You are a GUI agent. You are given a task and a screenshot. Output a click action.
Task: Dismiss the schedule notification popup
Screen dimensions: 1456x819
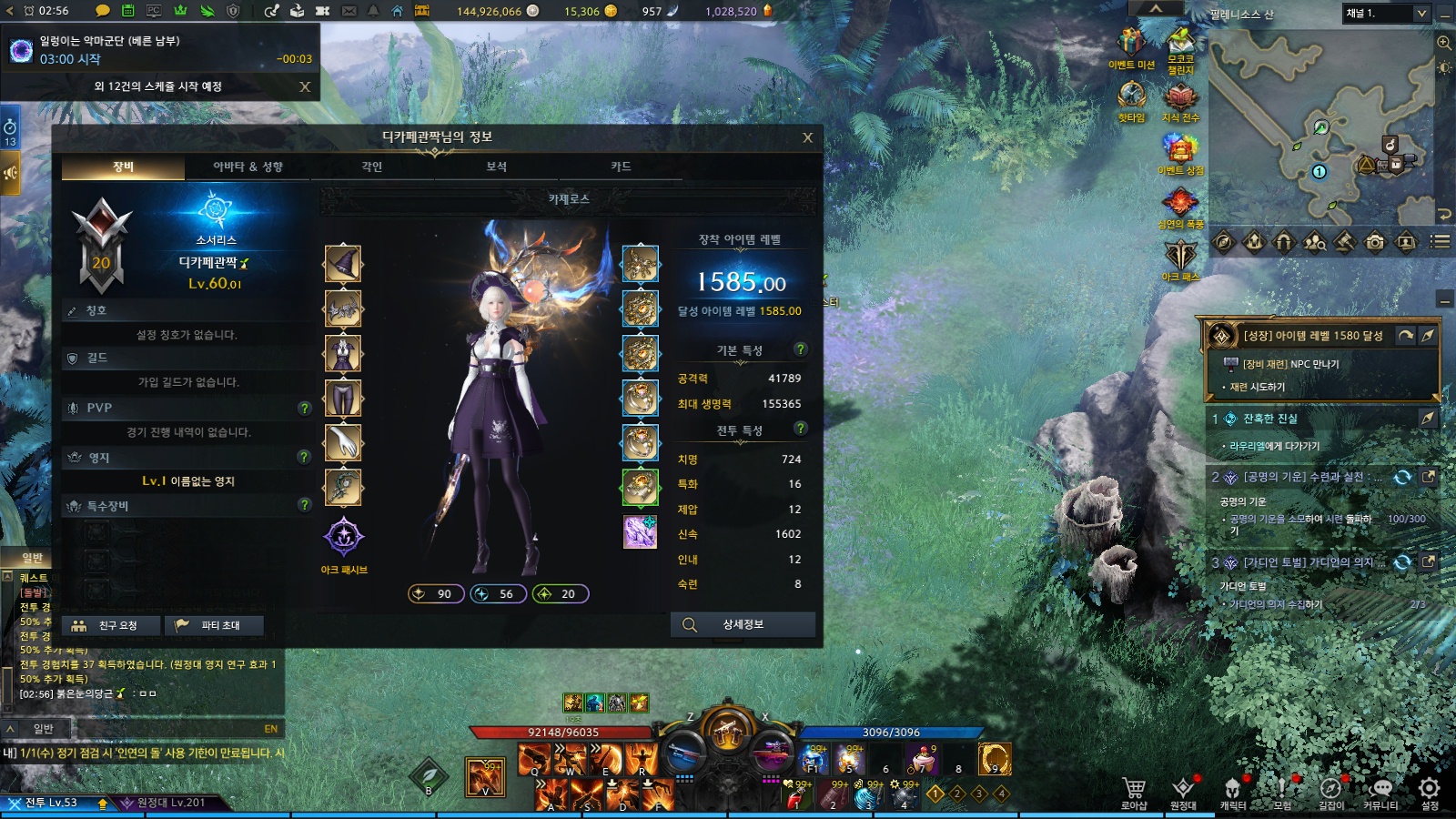(305, 86)
